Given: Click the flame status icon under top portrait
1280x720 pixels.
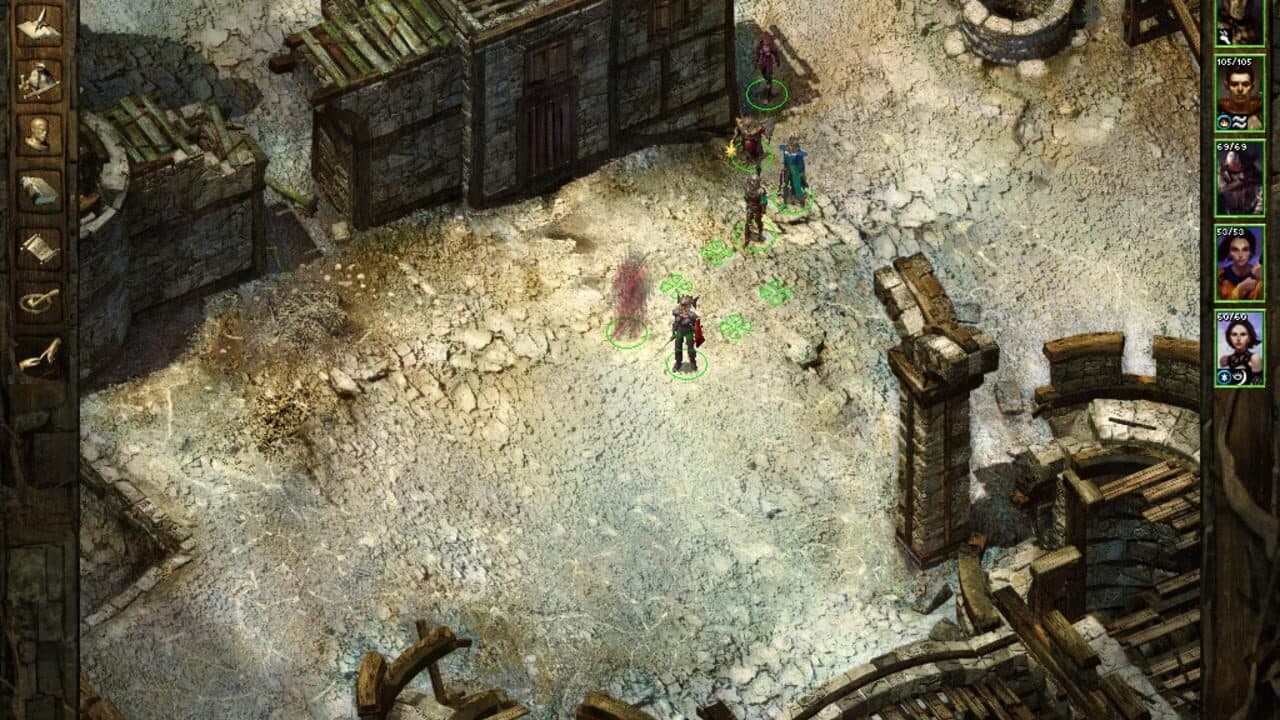Looking at the screenshot, I should (1223, 120).
